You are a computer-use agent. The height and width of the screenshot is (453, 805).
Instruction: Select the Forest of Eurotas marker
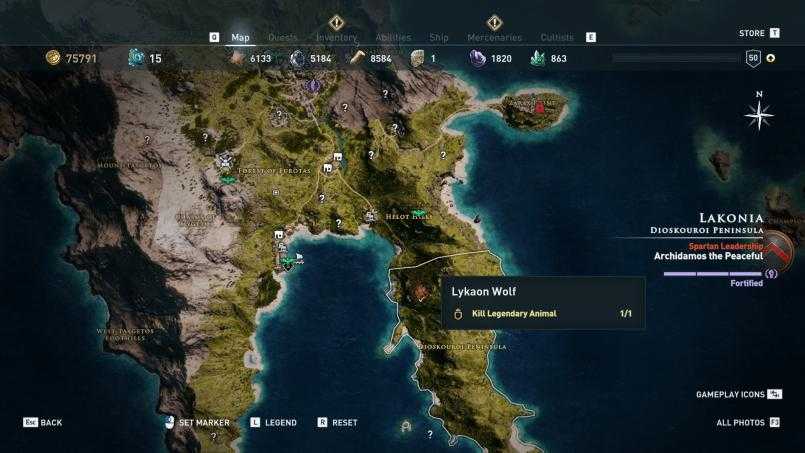point(273,171)
